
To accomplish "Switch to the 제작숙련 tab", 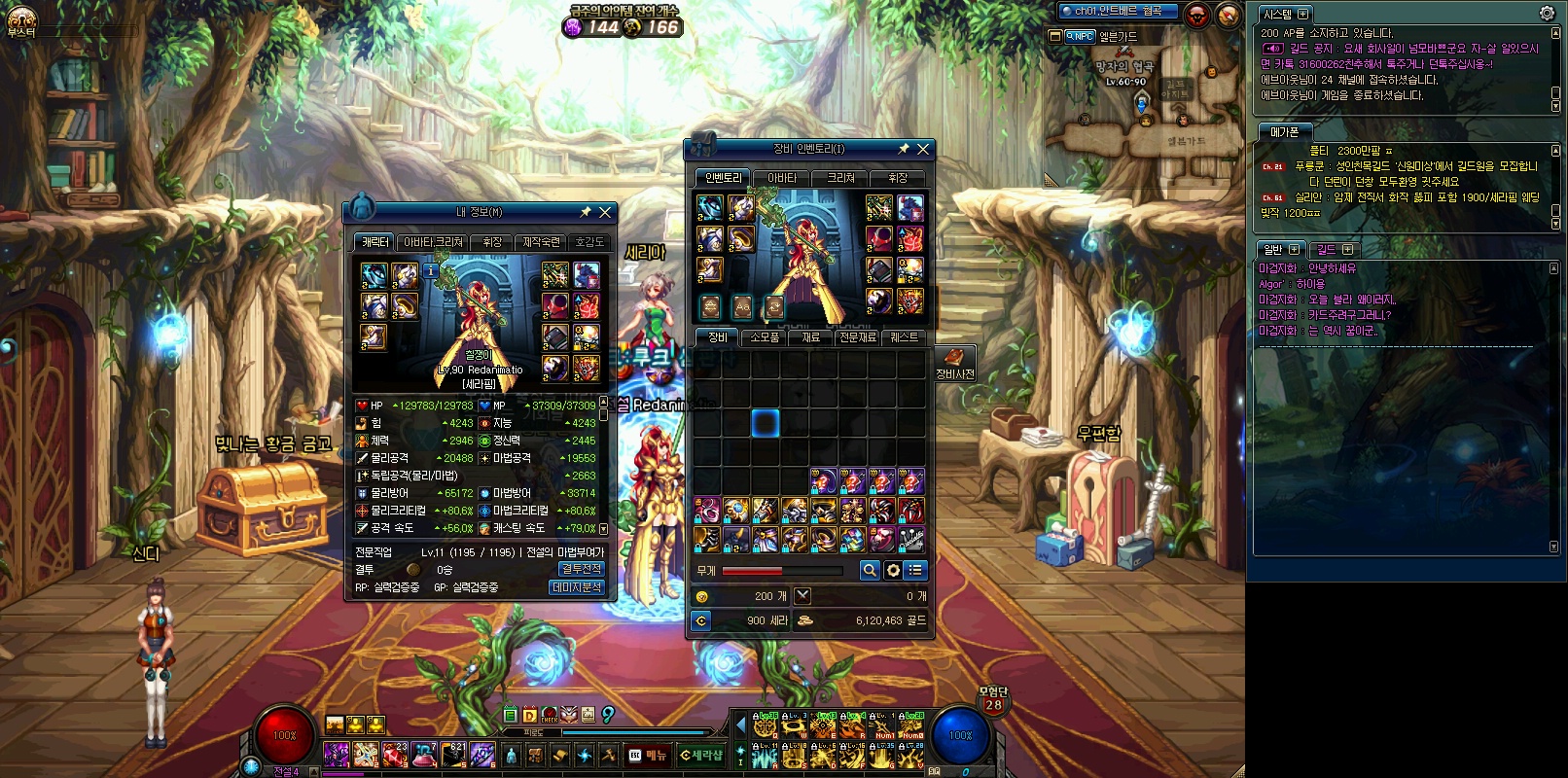I will point(541,242).
